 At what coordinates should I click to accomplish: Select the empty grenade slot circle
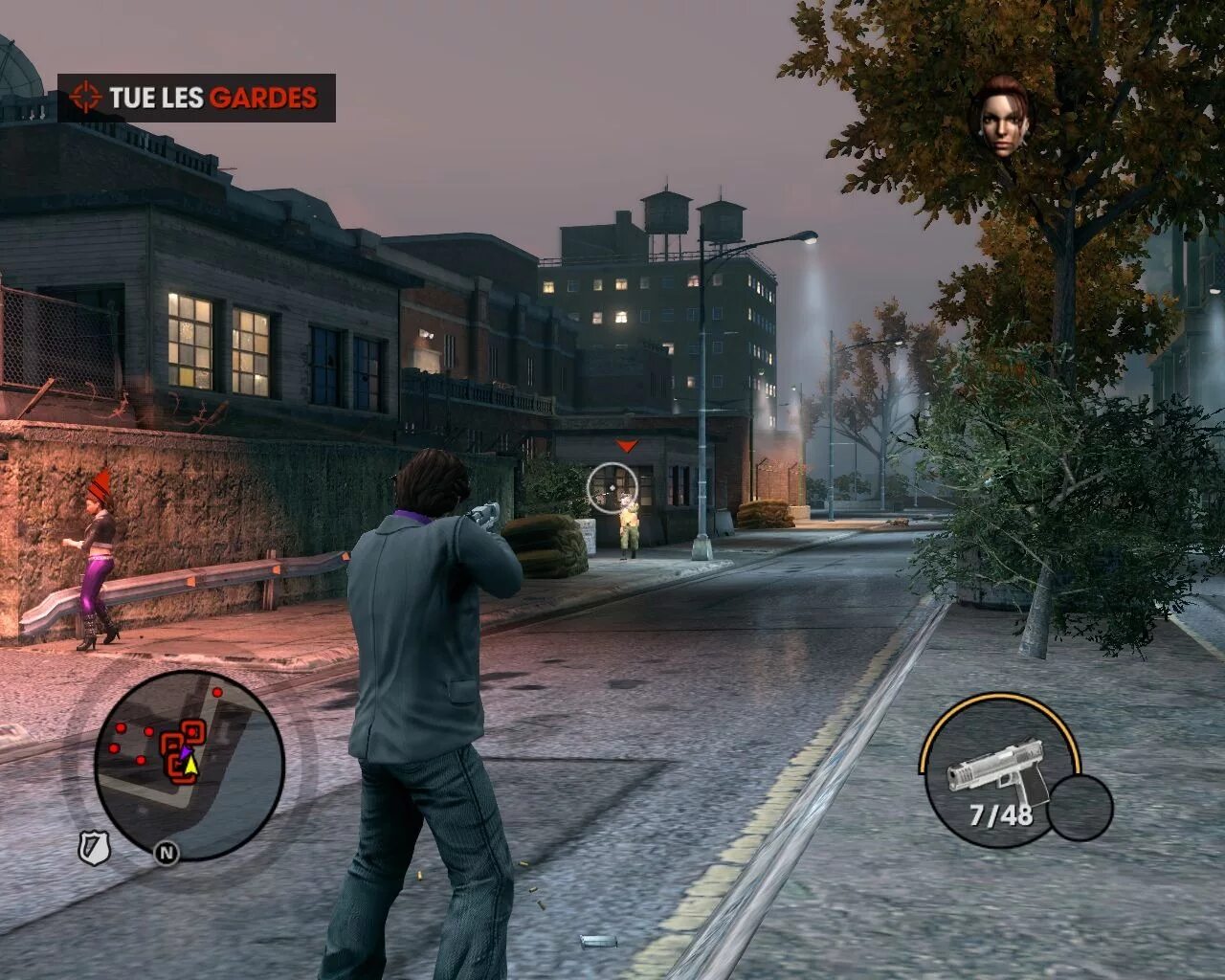tap(1080, 807)
